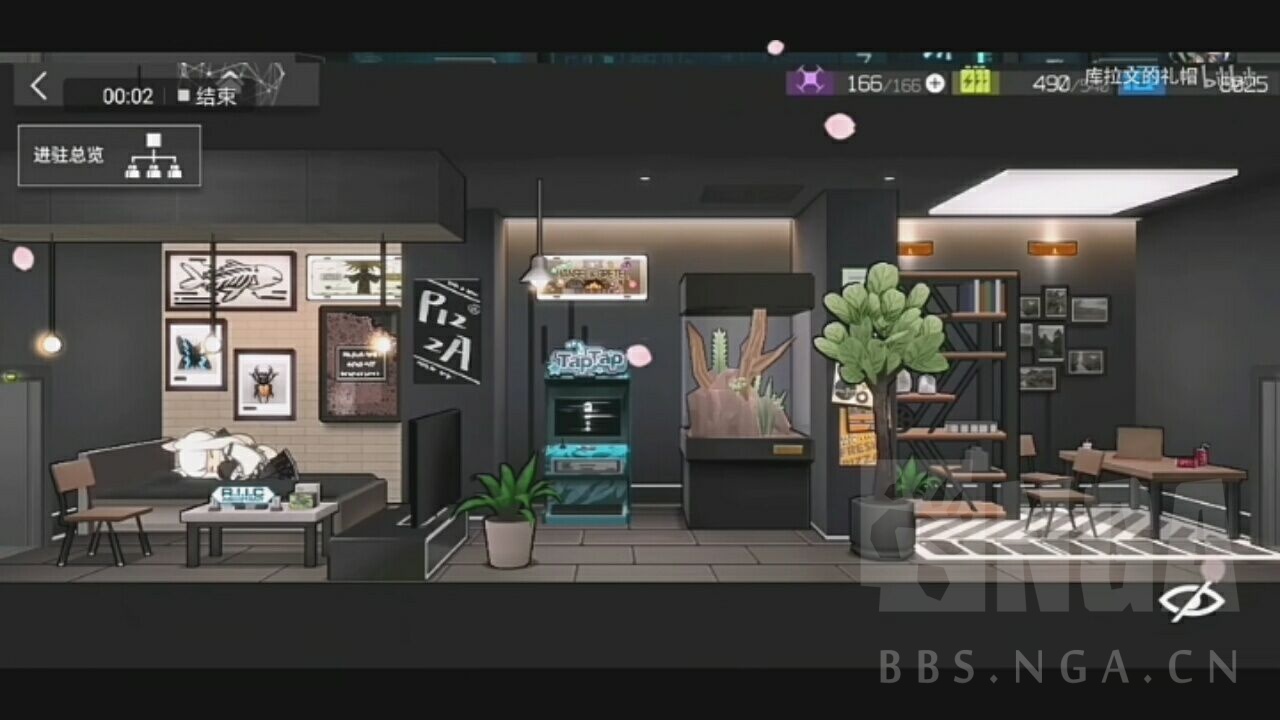Collapse the HUD using the upward chevron

(x=228, y=76)
